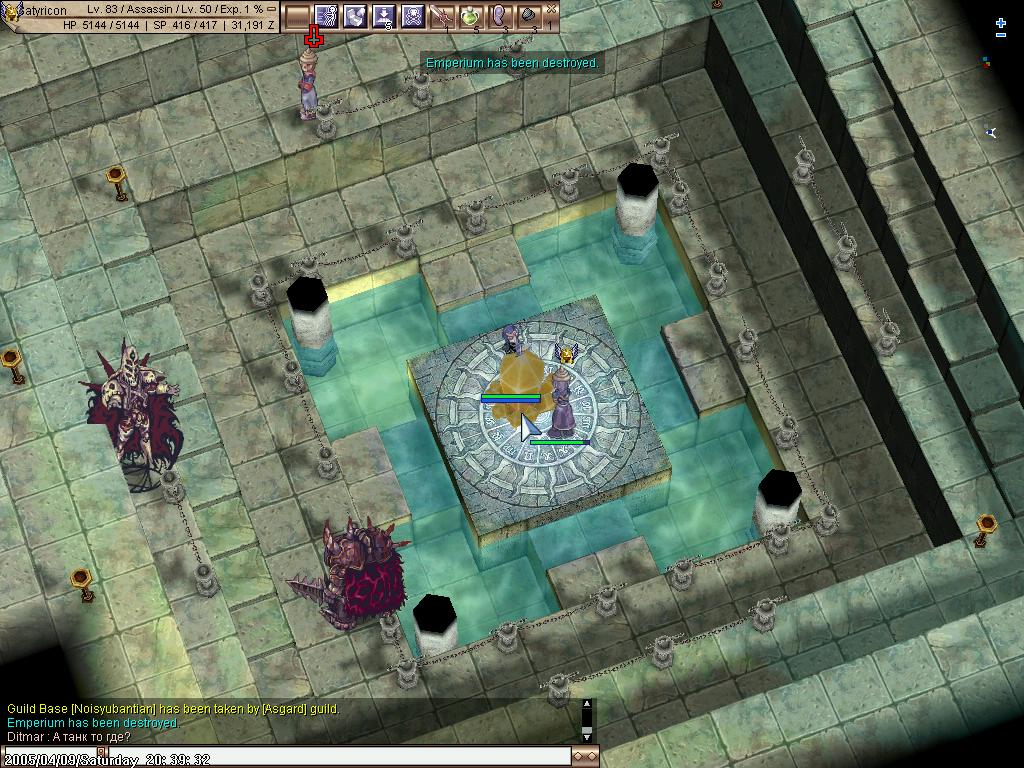This screenshot has height=768, width=1024.
Task: Use the skull and crossbones poison skill
Action: [412, 16]
